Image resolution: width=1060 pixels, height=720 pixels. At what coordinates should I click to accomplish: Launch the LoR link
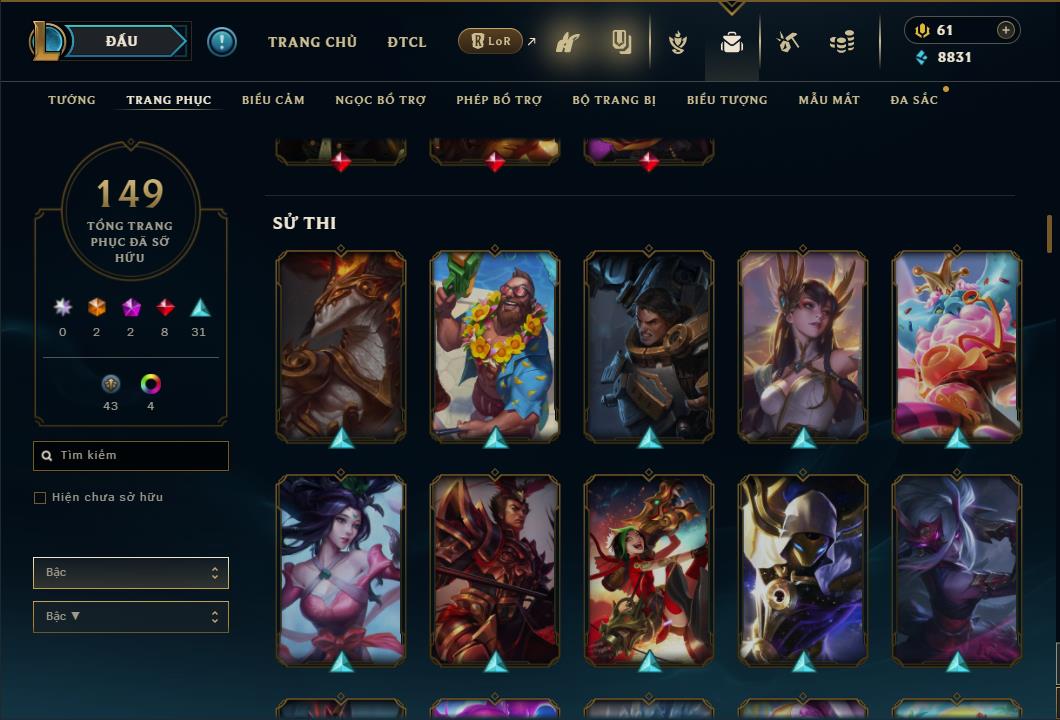tap(491, 42)
